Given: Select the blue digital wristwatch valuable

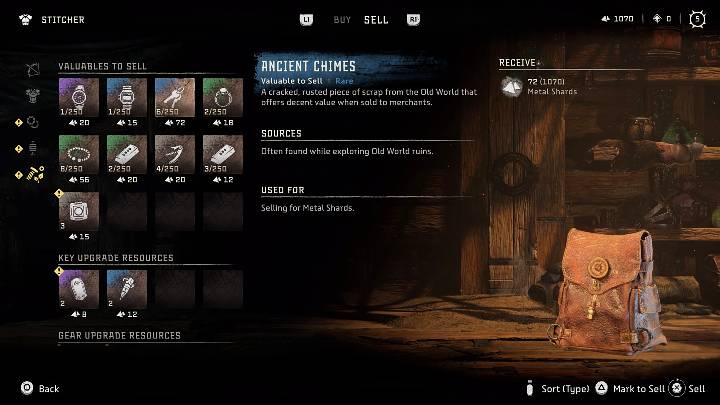Looking at the screenshot, I should [x=126, y=99].
